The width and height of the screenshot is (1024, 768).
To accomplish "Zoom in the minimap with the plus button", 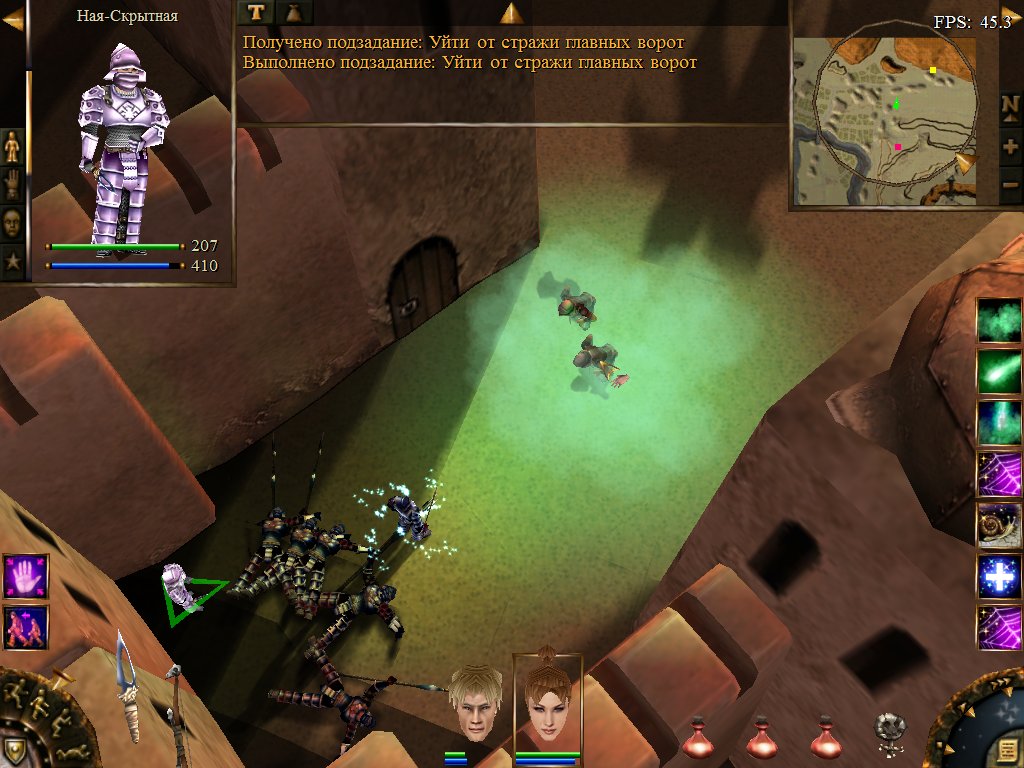I will (x=1010, y=146).
